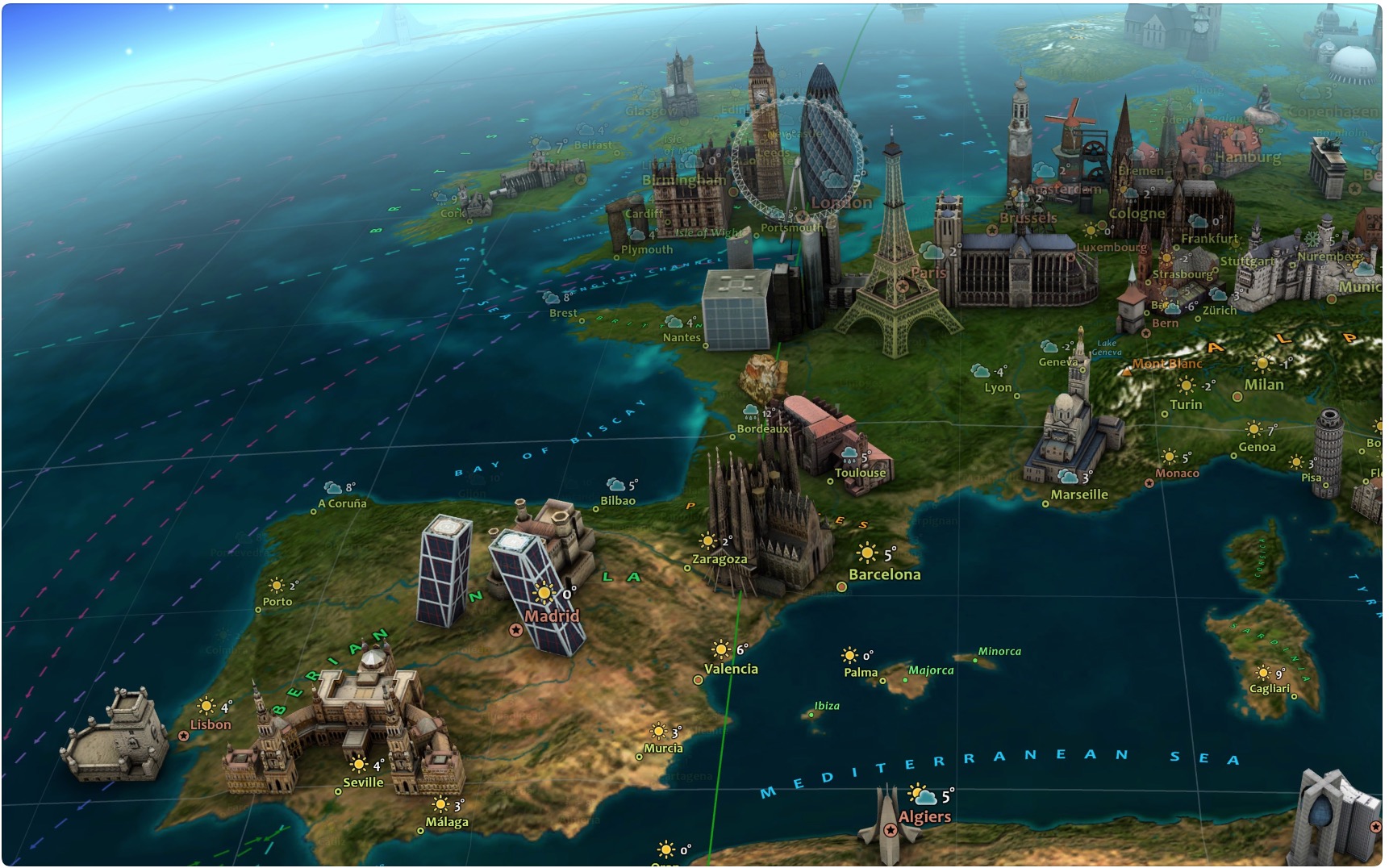The image size is (1389, 868).
Task: Open the Málaga city label
Action: 447,822
